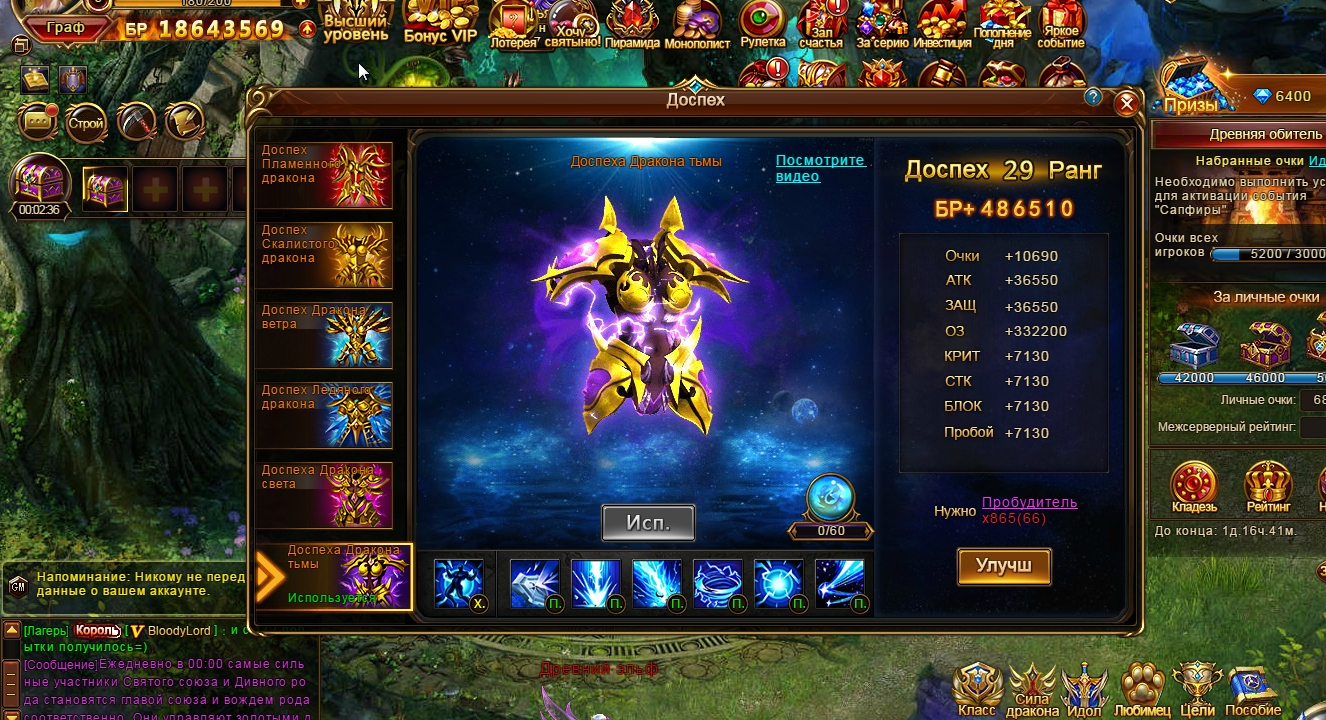The image size is (1326, 720).
Task: Select Доспех Ледяного дракона entry
Action: coord(324,415)
